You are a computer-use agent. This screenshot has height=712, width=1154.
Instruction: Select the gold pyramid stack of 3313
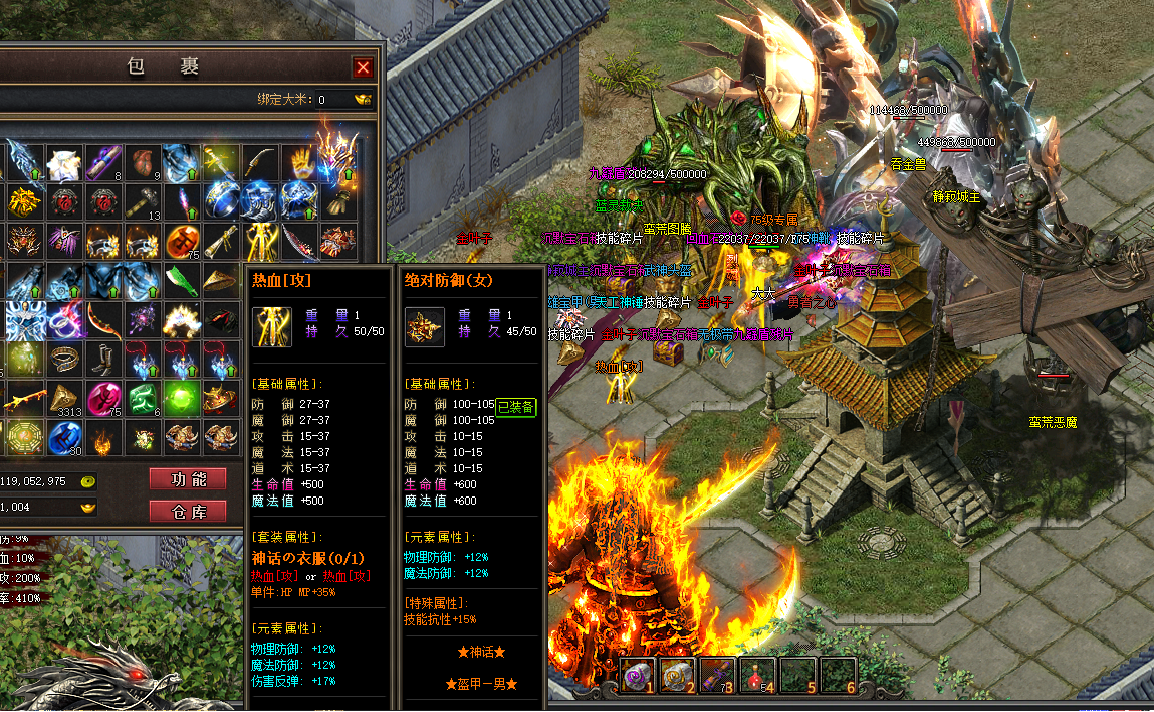coord(65,398)
